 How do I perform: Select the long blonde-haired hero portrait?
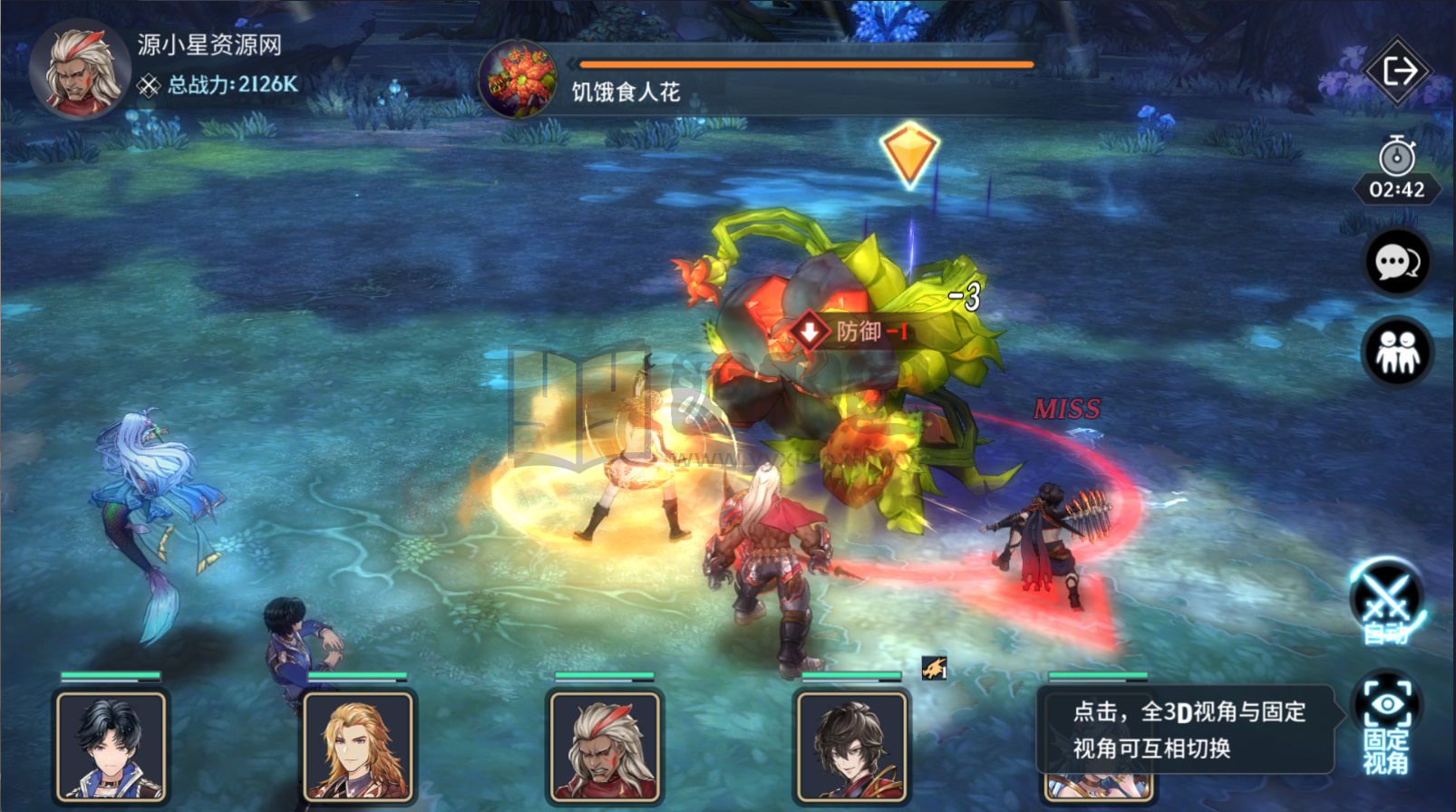click(x=358, y=746)
